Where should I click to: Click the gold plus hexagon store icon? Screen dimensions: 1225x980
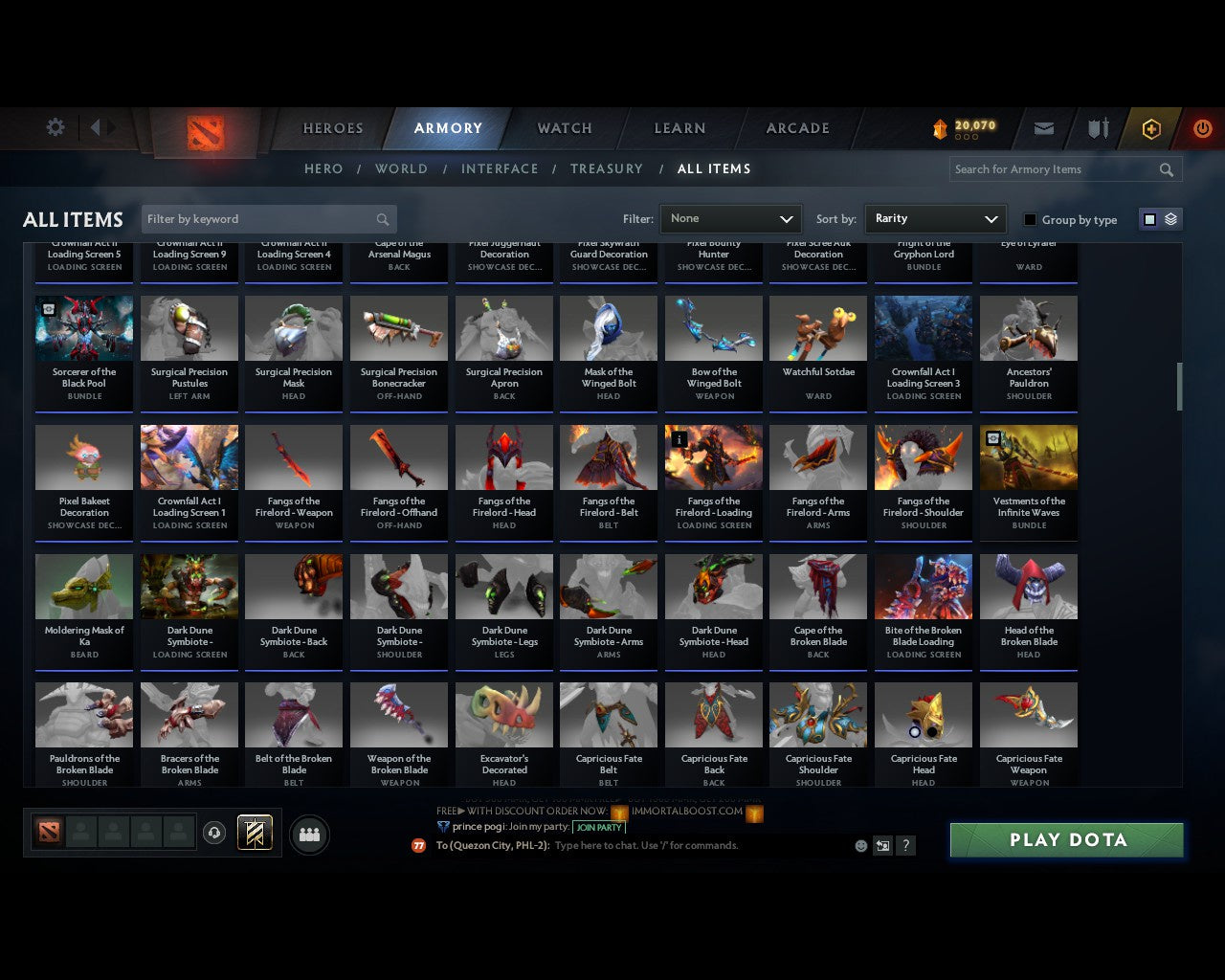click(1151, 128)
